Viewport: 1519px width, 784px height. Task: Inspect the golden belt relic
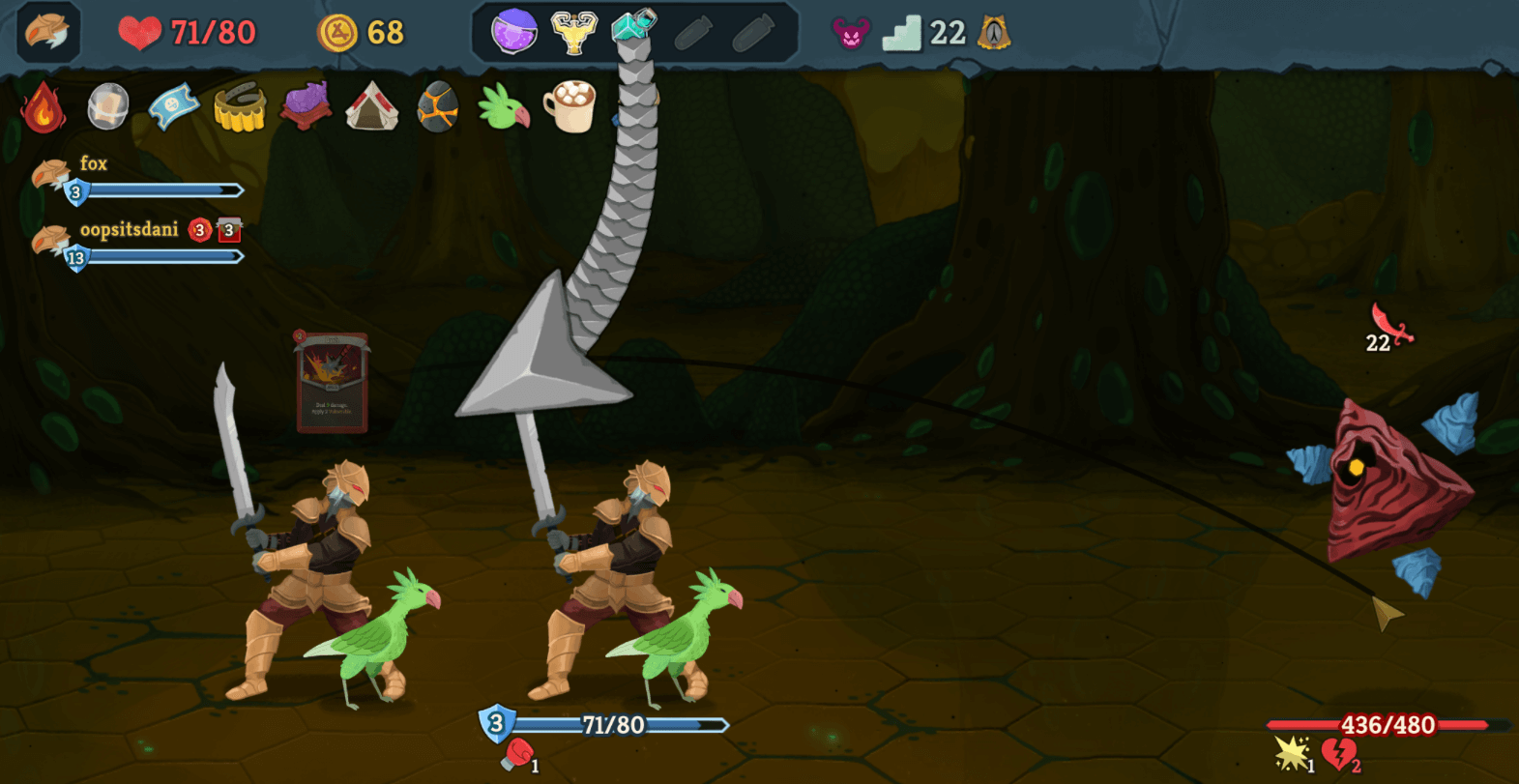pos(239,106)
